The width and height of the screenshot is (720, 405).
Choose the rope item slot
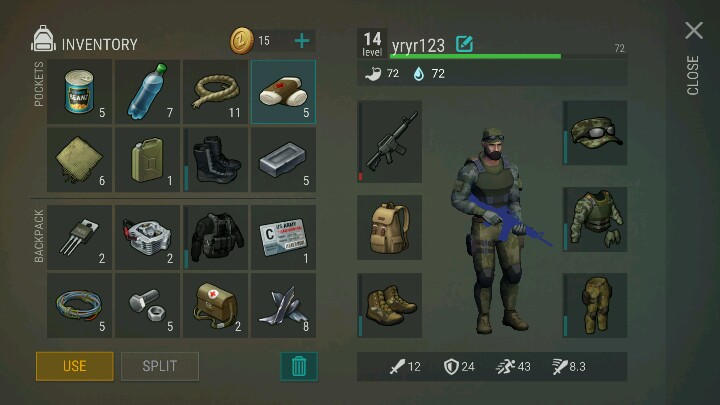pyautogui.click(x=216, y=93)
